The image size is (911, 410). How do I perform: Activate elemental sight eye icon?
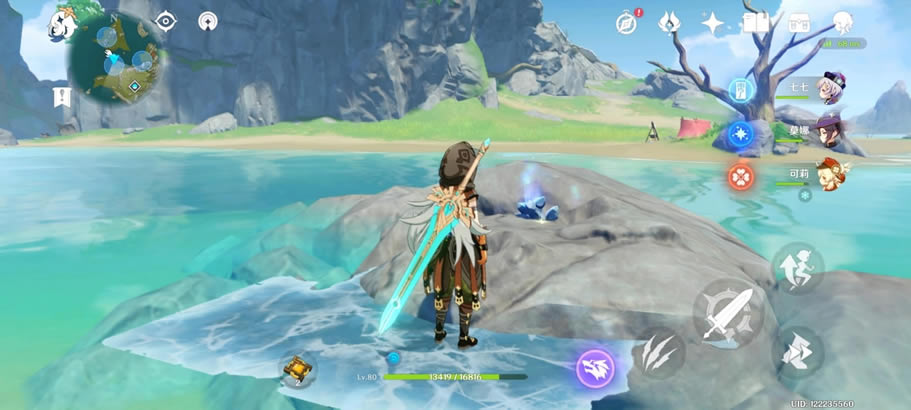click(165, 21)
